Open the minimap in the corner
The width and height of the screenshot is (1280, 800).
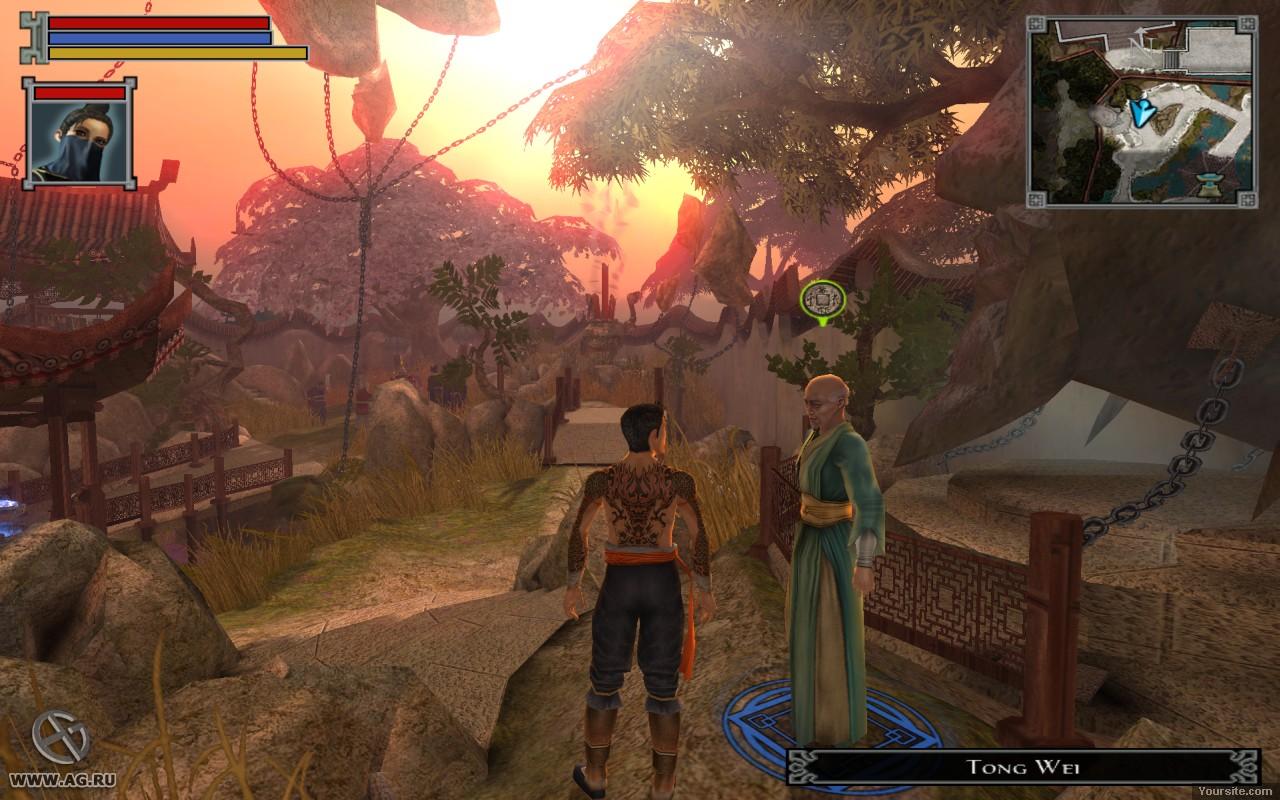point(1142,111)
